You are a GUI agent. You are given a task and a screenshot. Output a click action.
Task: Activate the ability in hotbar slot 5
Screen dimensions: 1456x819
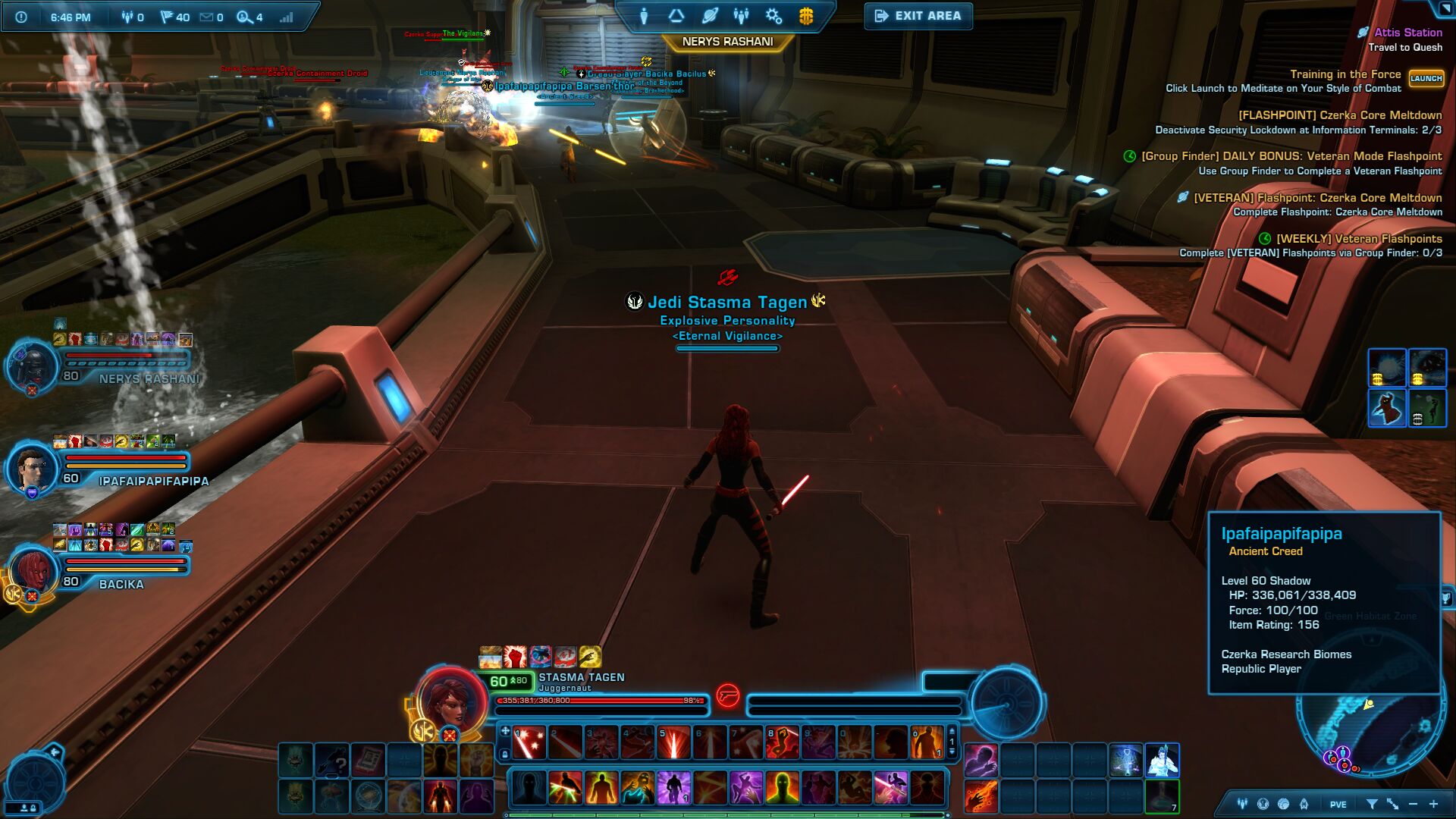[x=673, y=743]
